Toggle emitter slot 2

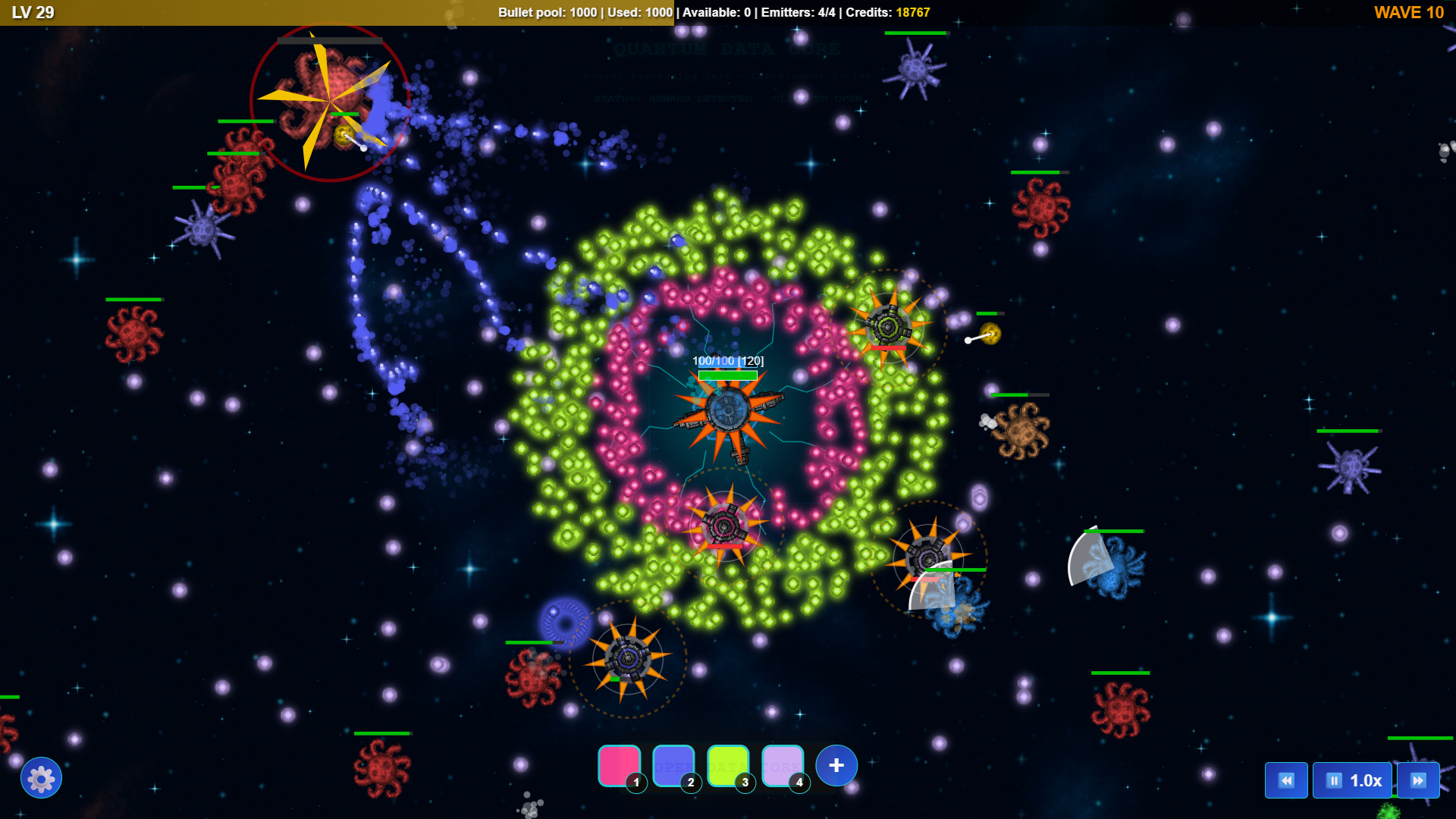[672, 765]
